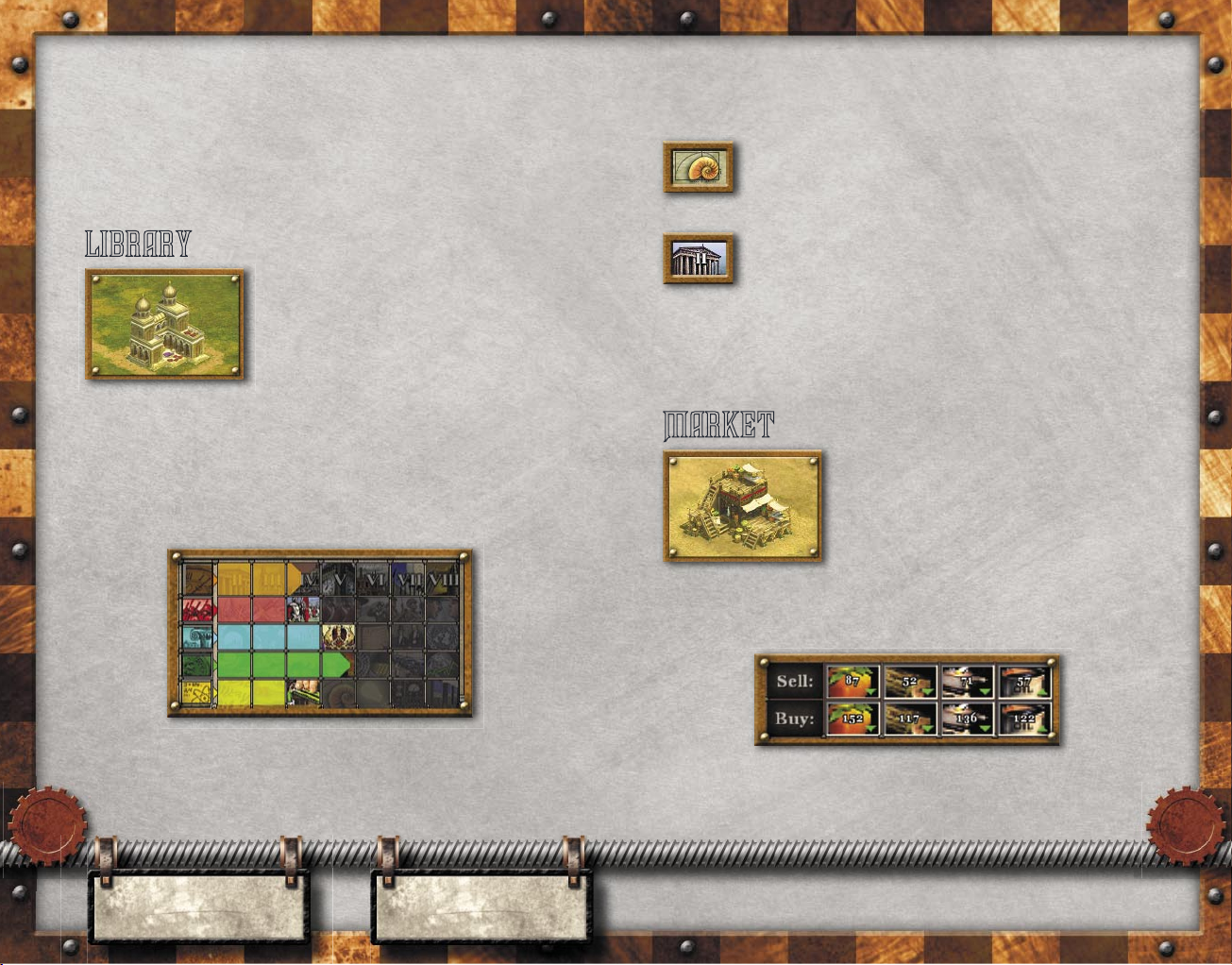The width and height of the screenshot is (1232, 965).
Task: Sell metal at price 71
Action: pyautogui.click(x=968, y=681)
